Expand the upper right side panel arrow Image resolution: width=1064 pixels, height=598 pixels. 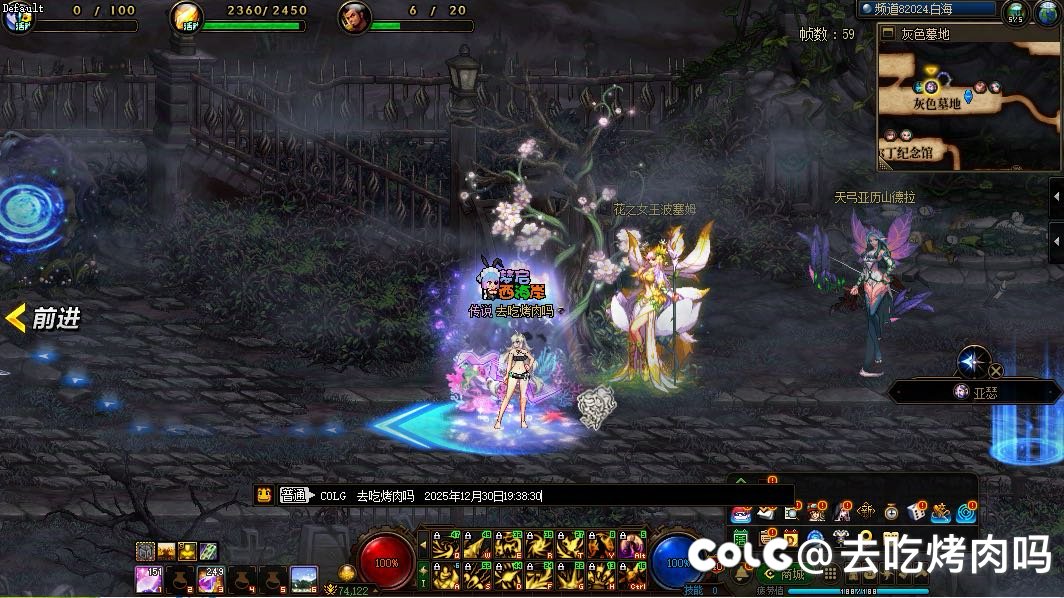tap(1056, 197)
